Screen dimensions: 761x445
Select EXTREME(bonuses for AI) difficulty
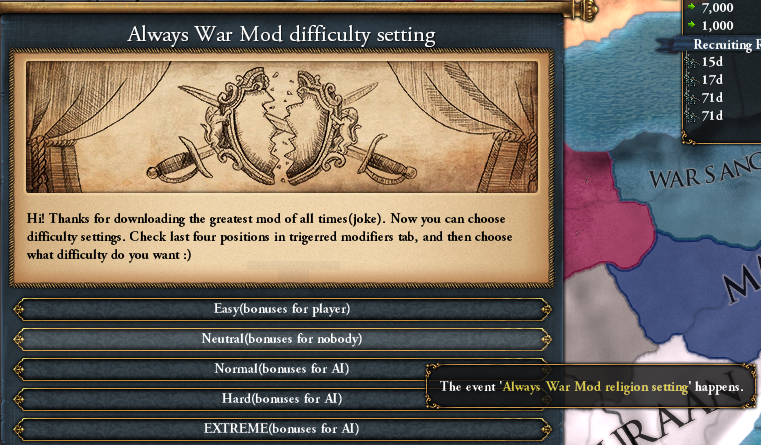point(282,429)
